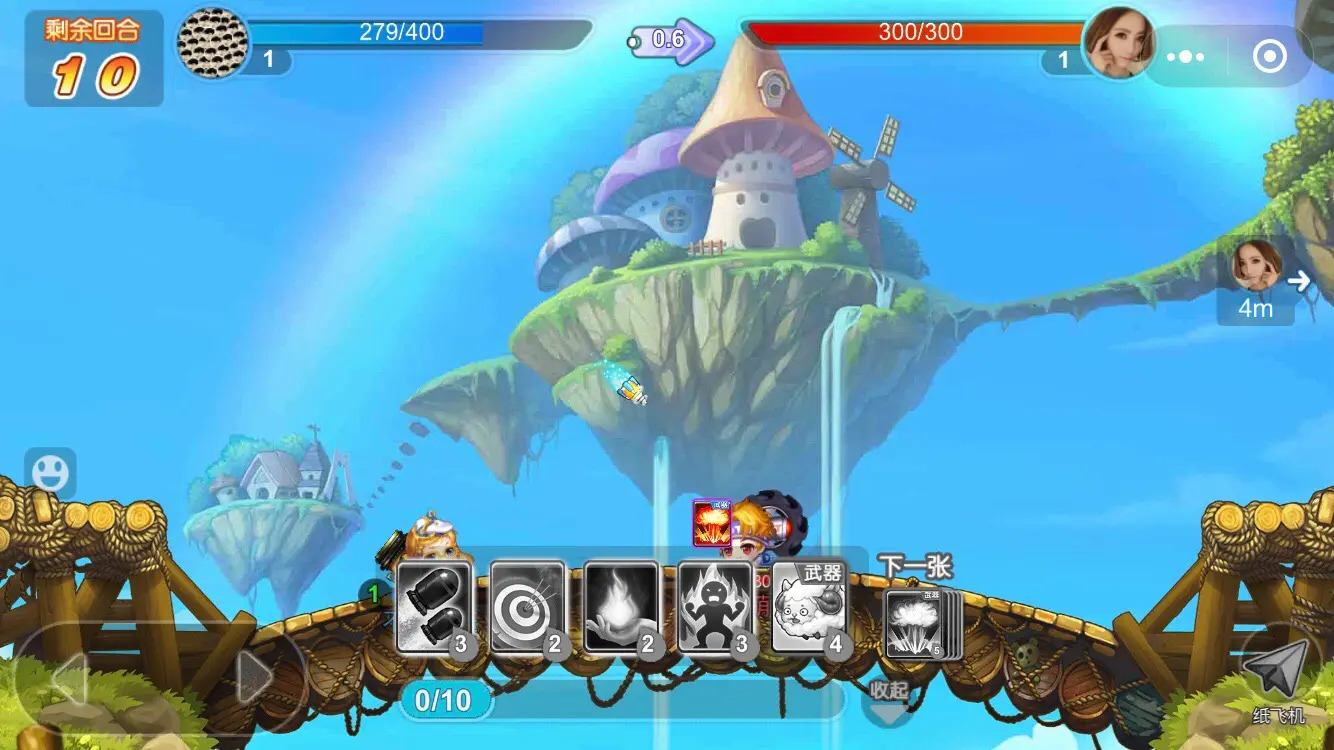View your own player avatar

point(212,42)
